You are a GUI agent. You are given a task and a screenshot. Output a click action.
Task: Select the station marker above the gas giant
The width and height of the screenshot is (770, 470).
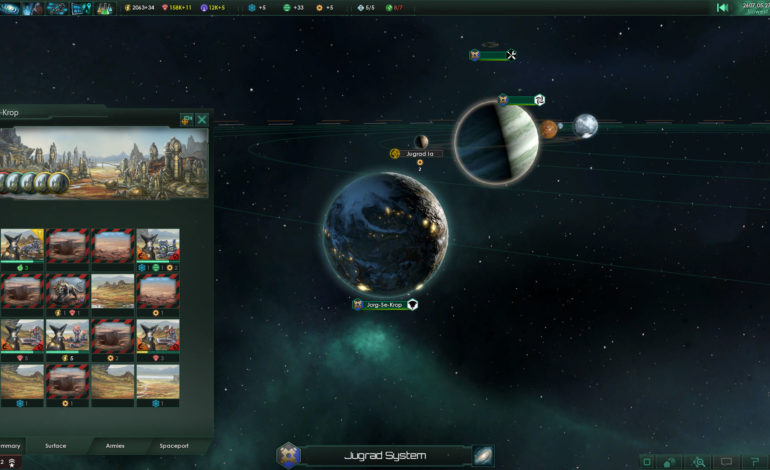click(520, 99)
